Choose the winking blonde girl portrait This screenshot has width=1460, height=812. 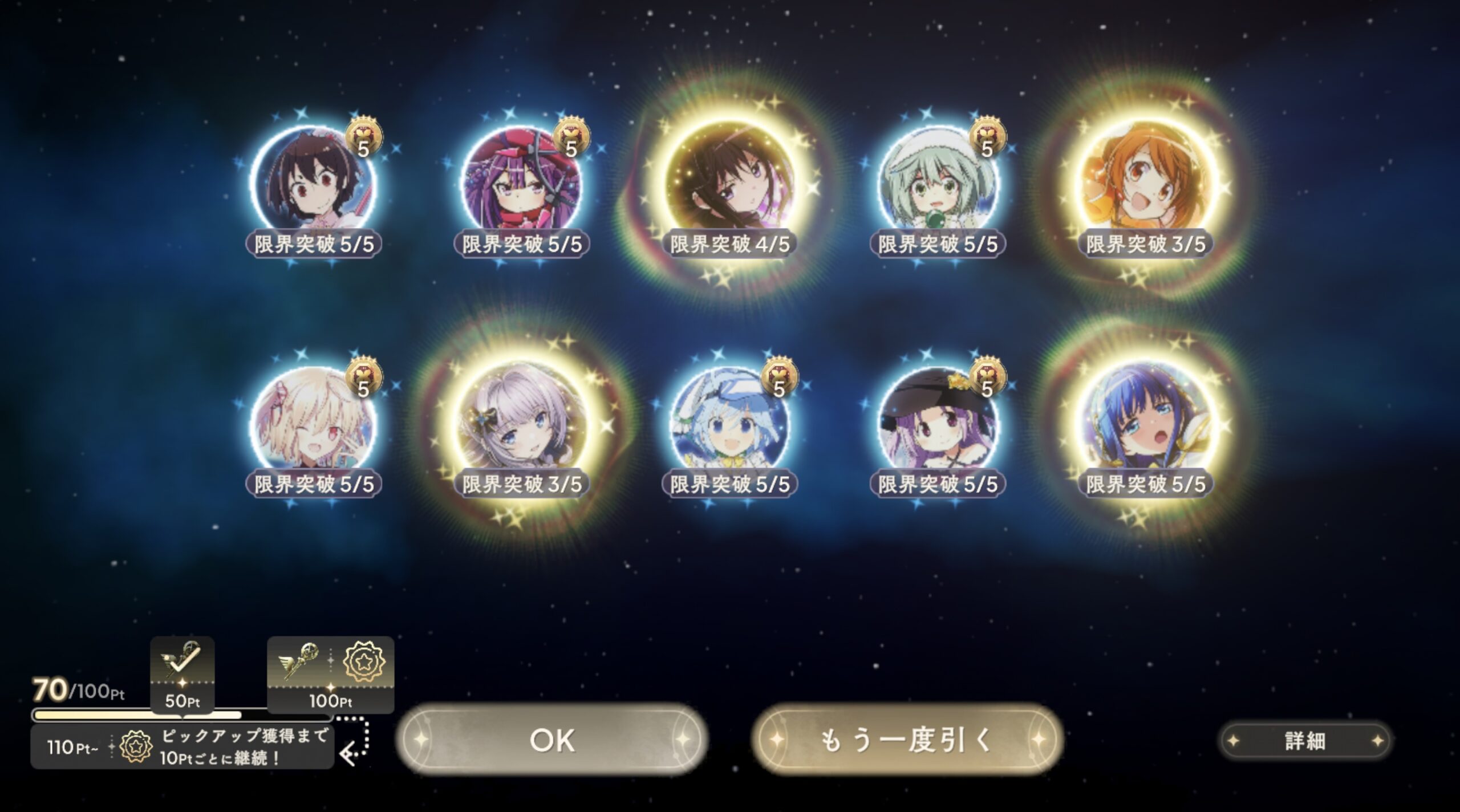click(313, 423)
